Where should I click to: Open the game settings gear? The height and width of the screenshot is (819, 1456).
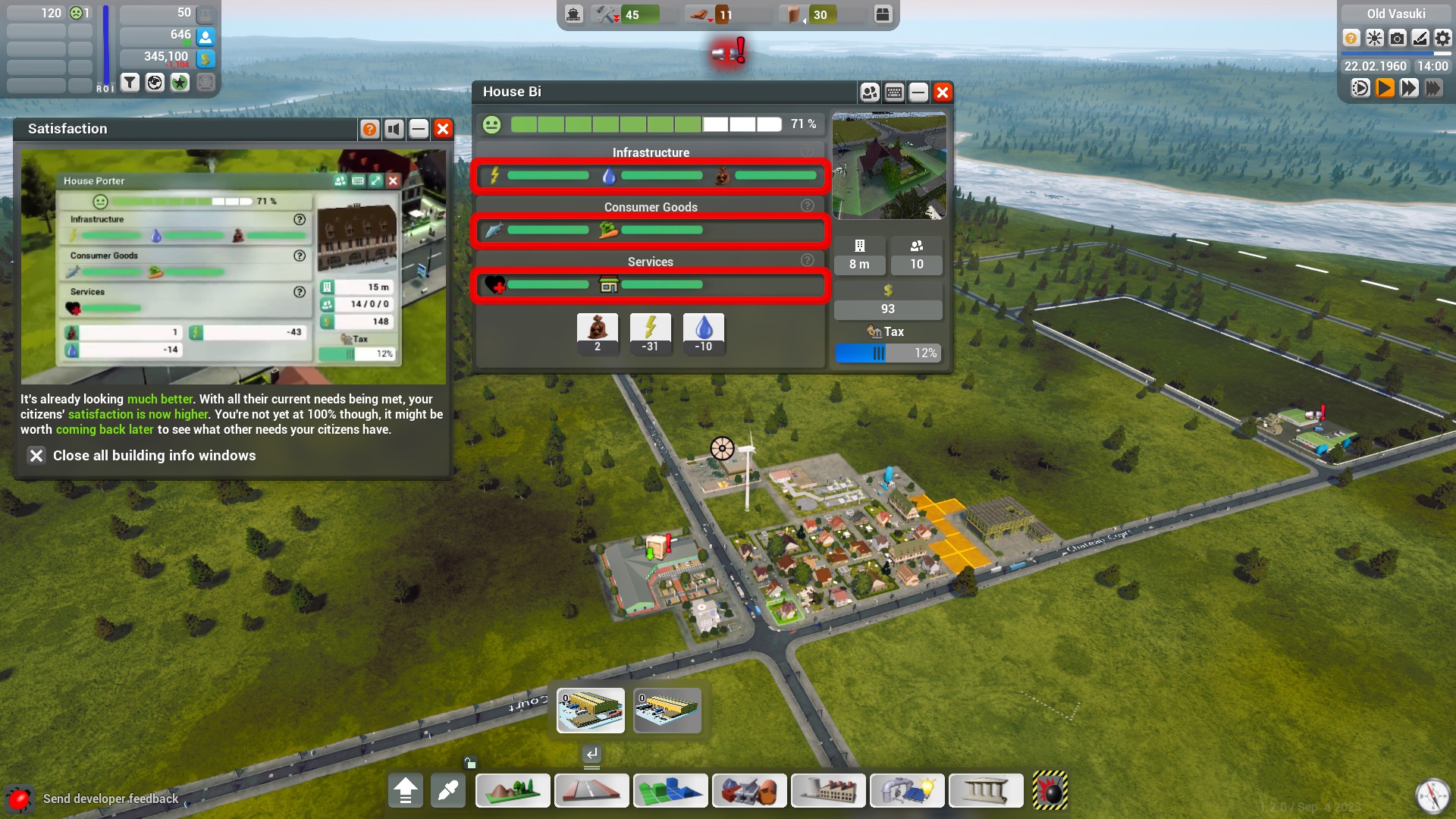1442,38
